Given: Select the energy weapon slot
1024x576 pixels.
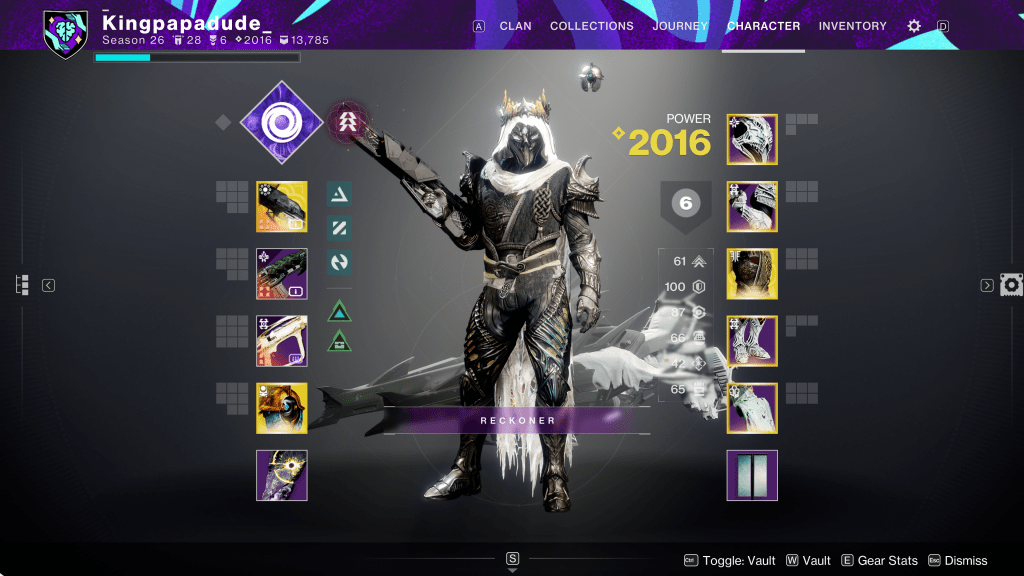Looking at the screenshot, I should pos(282,274).
